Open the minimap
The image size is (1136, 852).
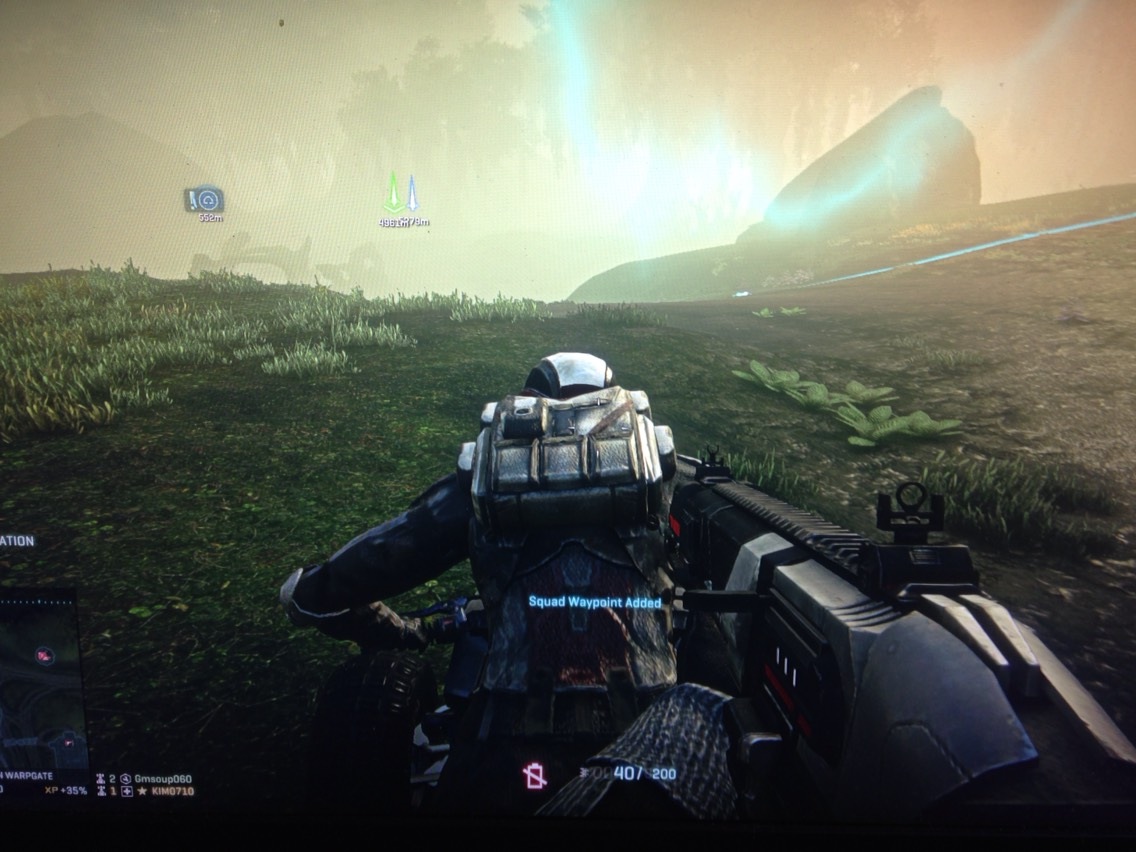(38, 680)
